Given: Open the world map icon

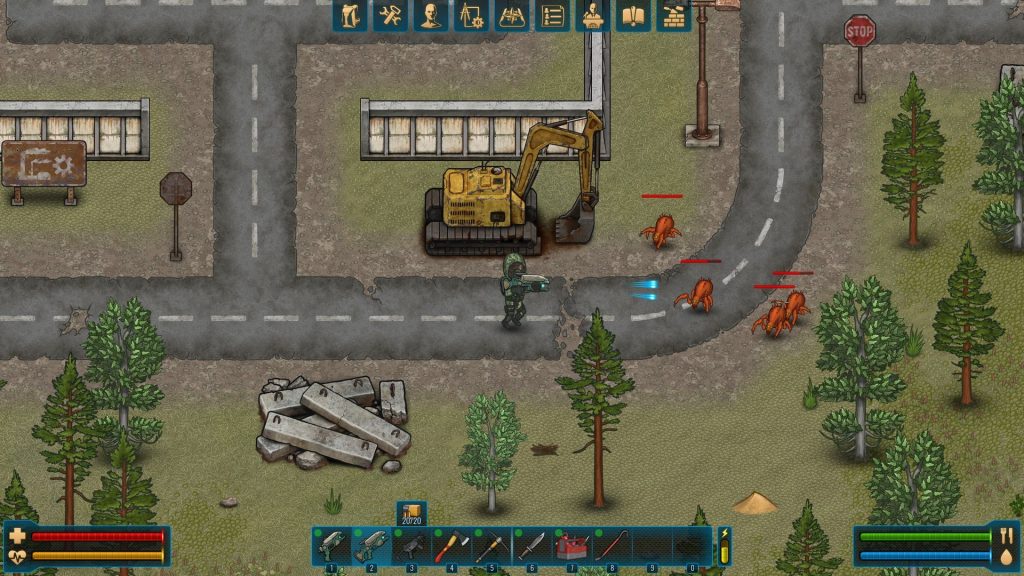Looking at the screenshot, I should [x=512, y=15].
